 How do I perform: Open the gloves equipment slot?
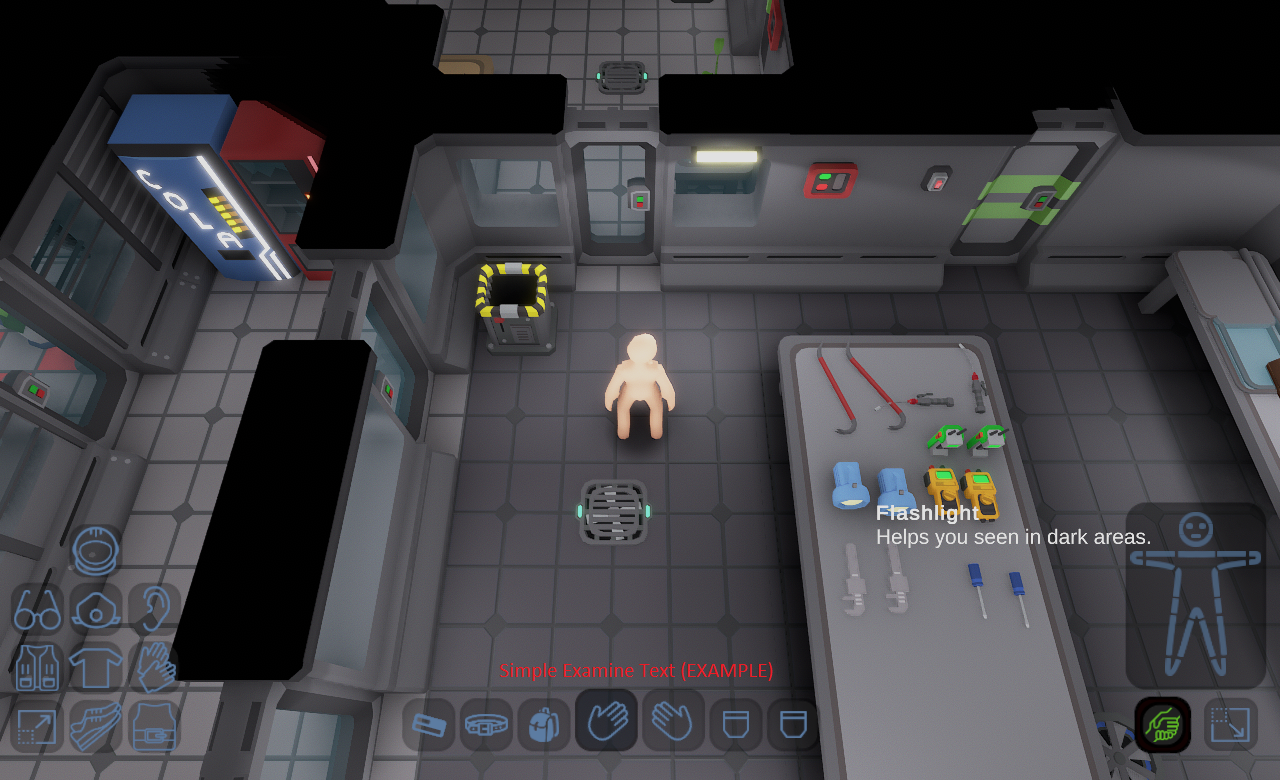[152, 666]
